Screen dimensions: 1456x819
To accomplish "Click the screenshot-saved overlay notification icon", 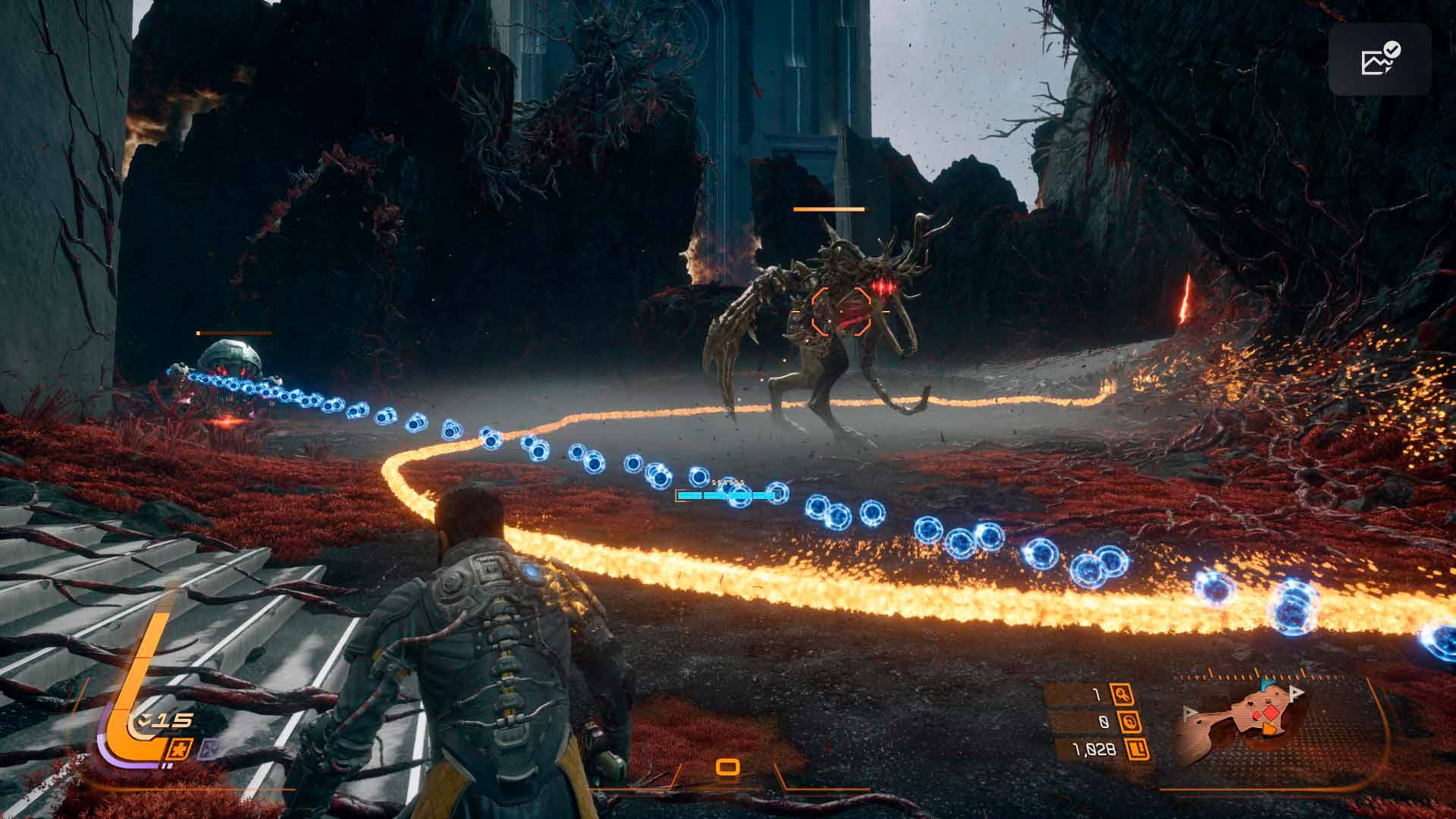I will tap(1379, 59).
